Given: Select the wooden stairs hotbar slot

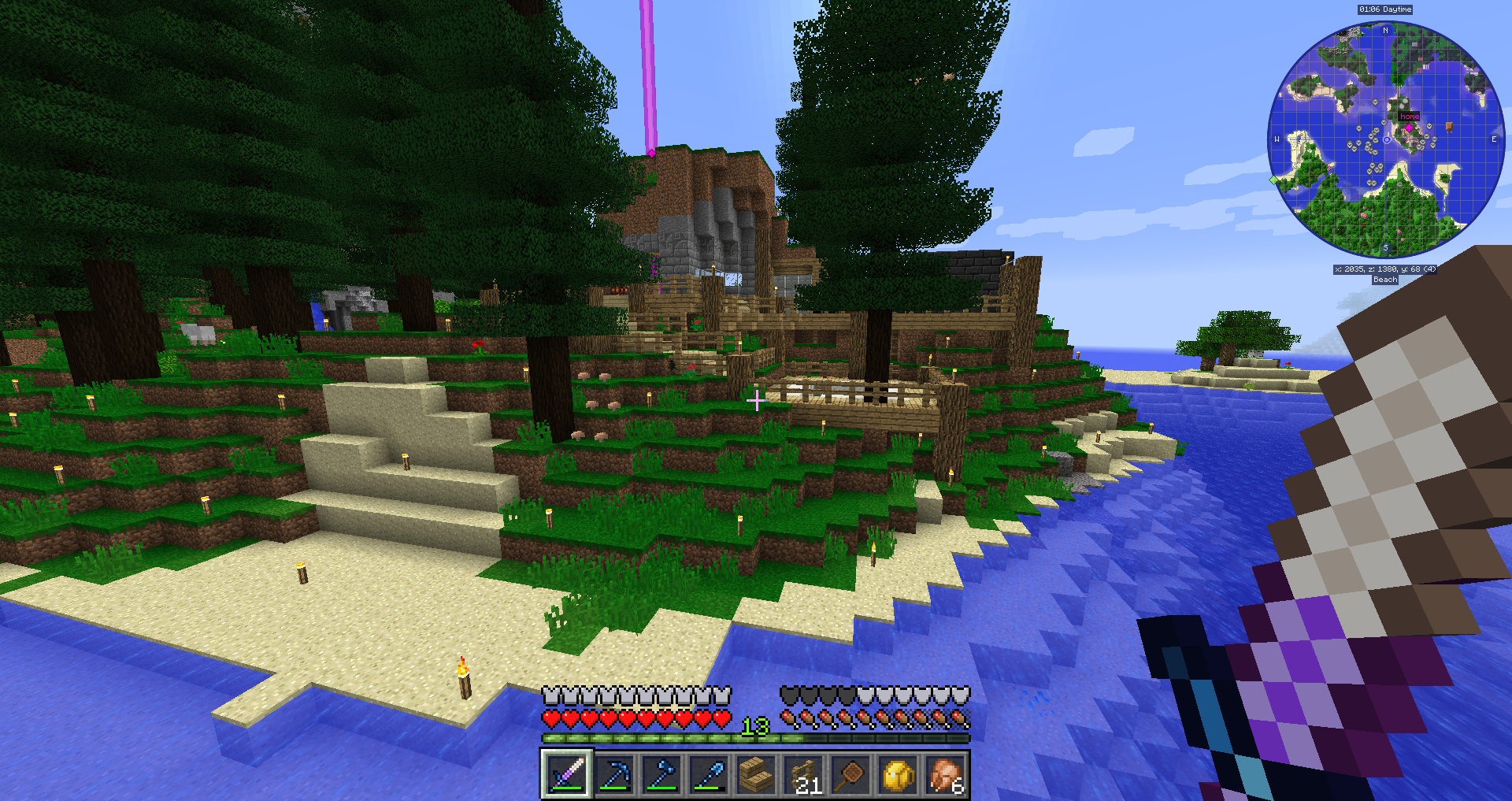Looking at the screenshot, I should point(756,775).
